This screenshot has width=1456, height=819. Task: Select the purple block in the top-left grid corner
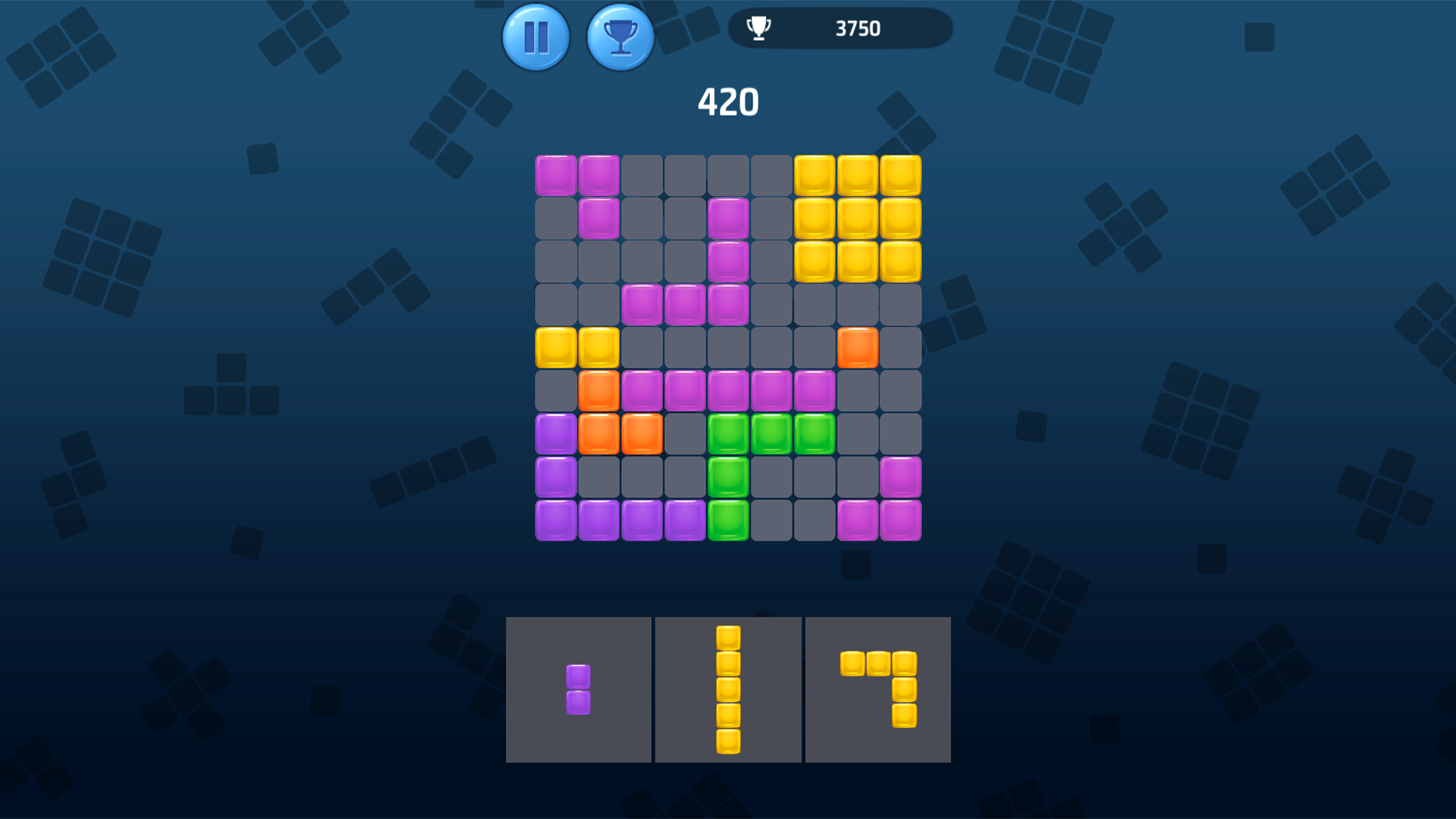(x=557, y=175)
